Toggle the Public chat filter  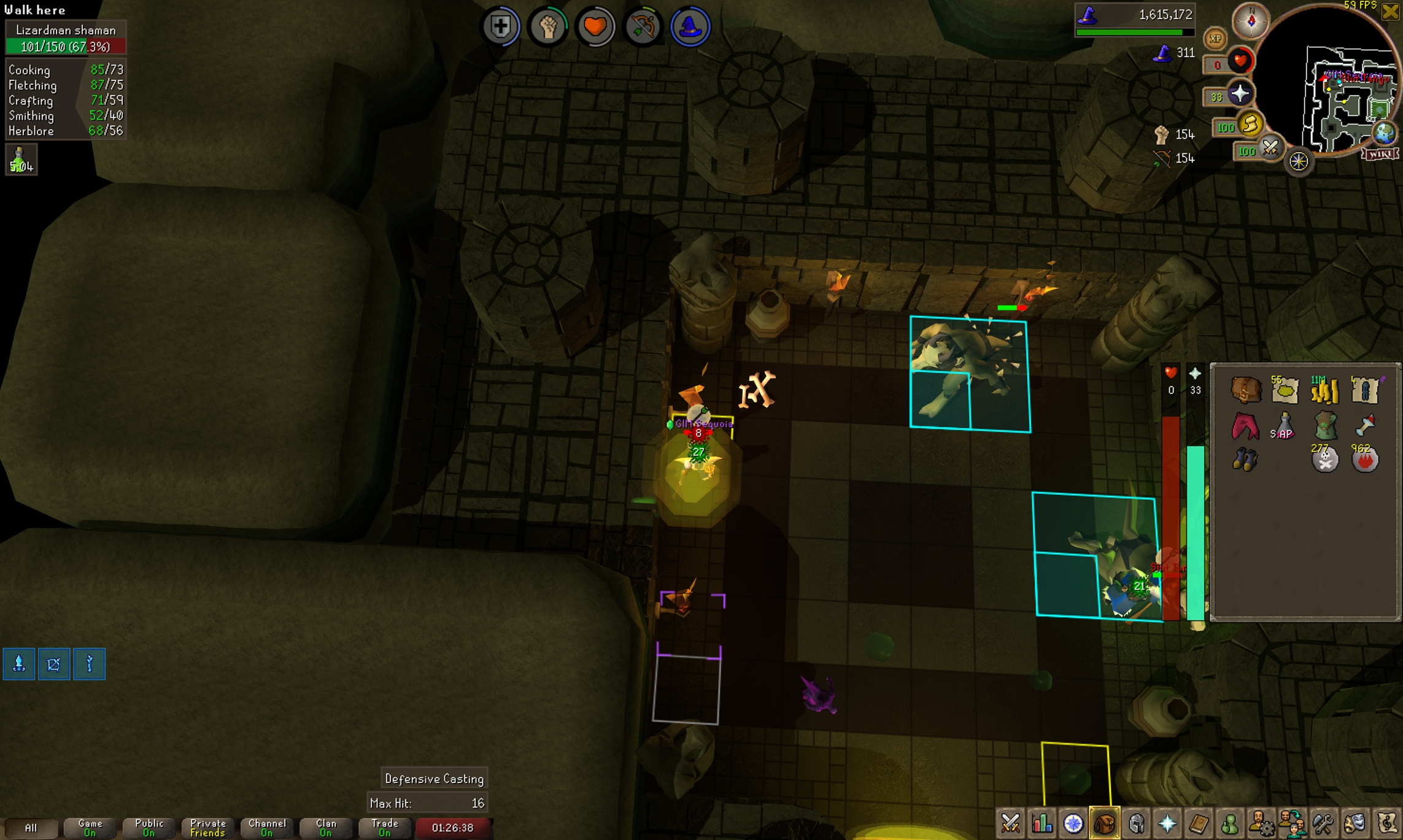(149, 828)
